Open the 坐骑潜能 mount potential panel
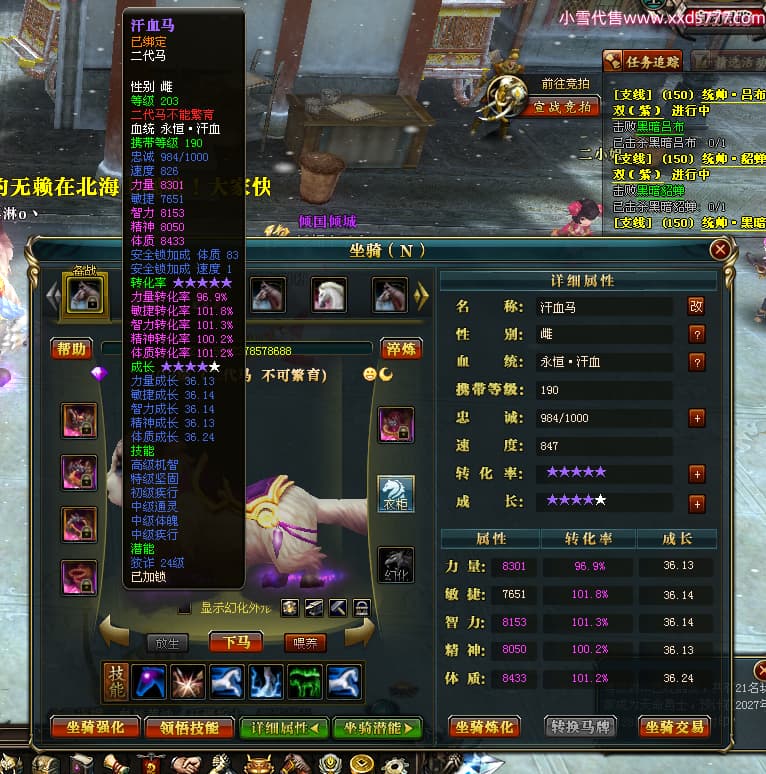This screenshot has width=766, height=774. (377, 727)
